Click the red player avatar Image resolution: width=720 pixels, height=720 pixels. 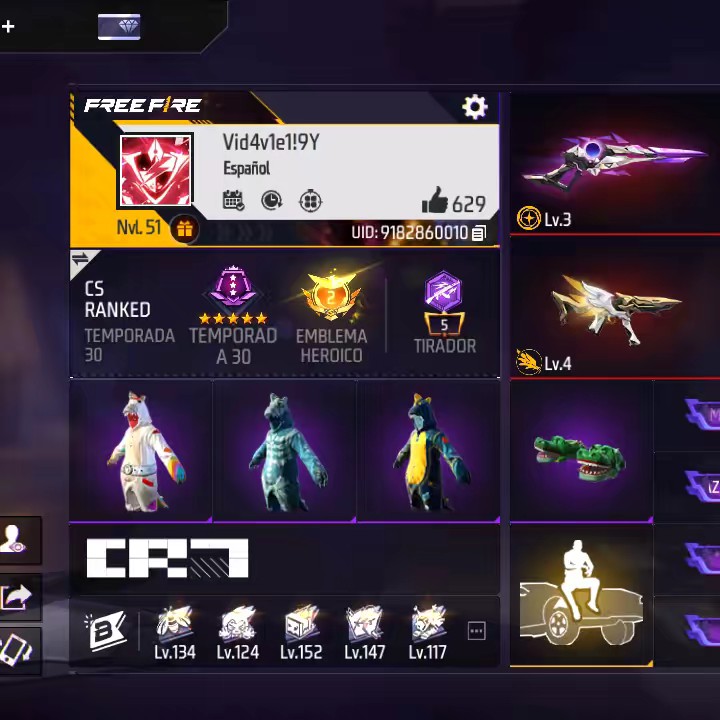(x=155, y=171)
